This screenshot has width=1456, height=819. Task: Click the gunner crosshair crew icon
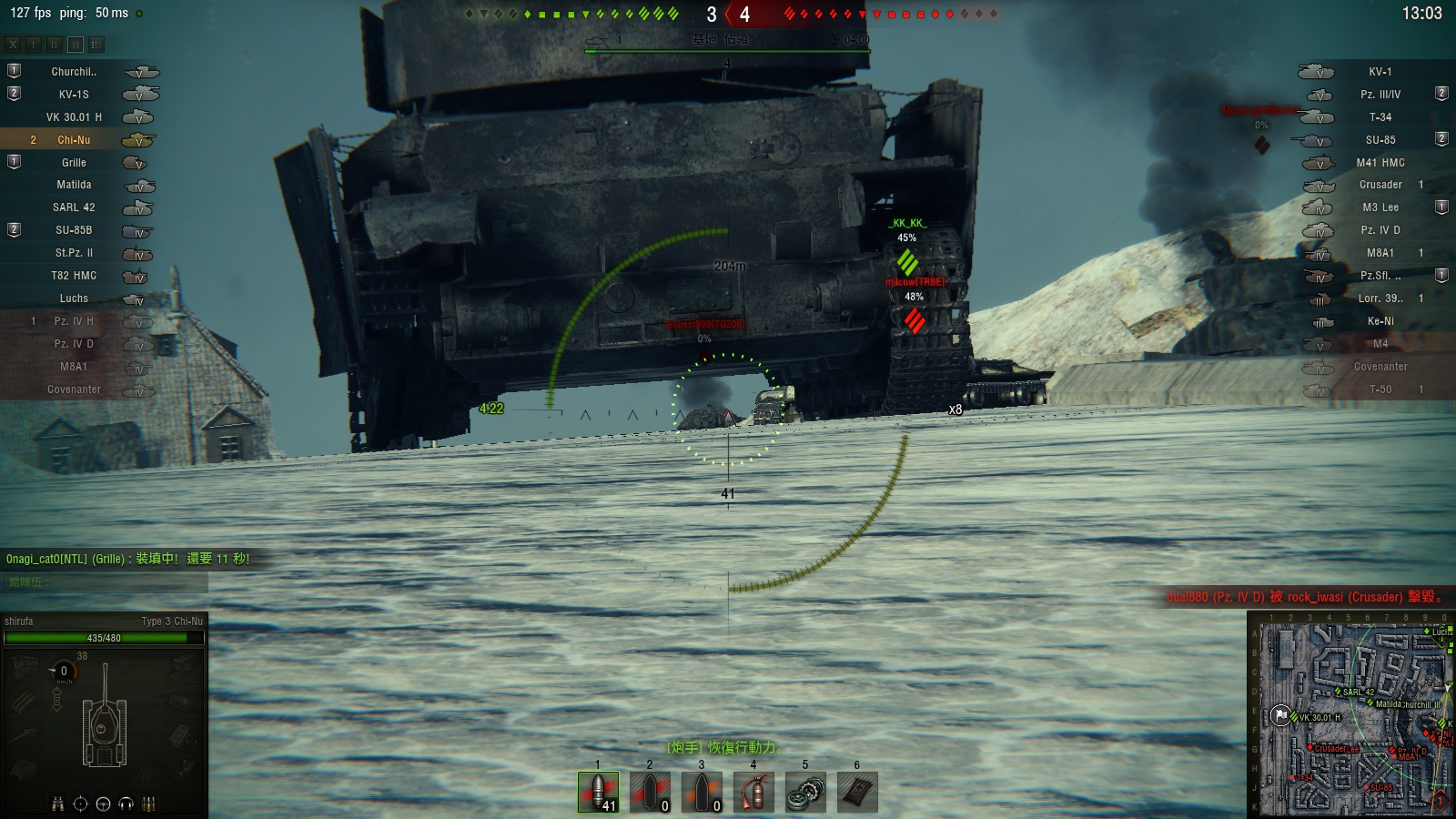point(81,804)
